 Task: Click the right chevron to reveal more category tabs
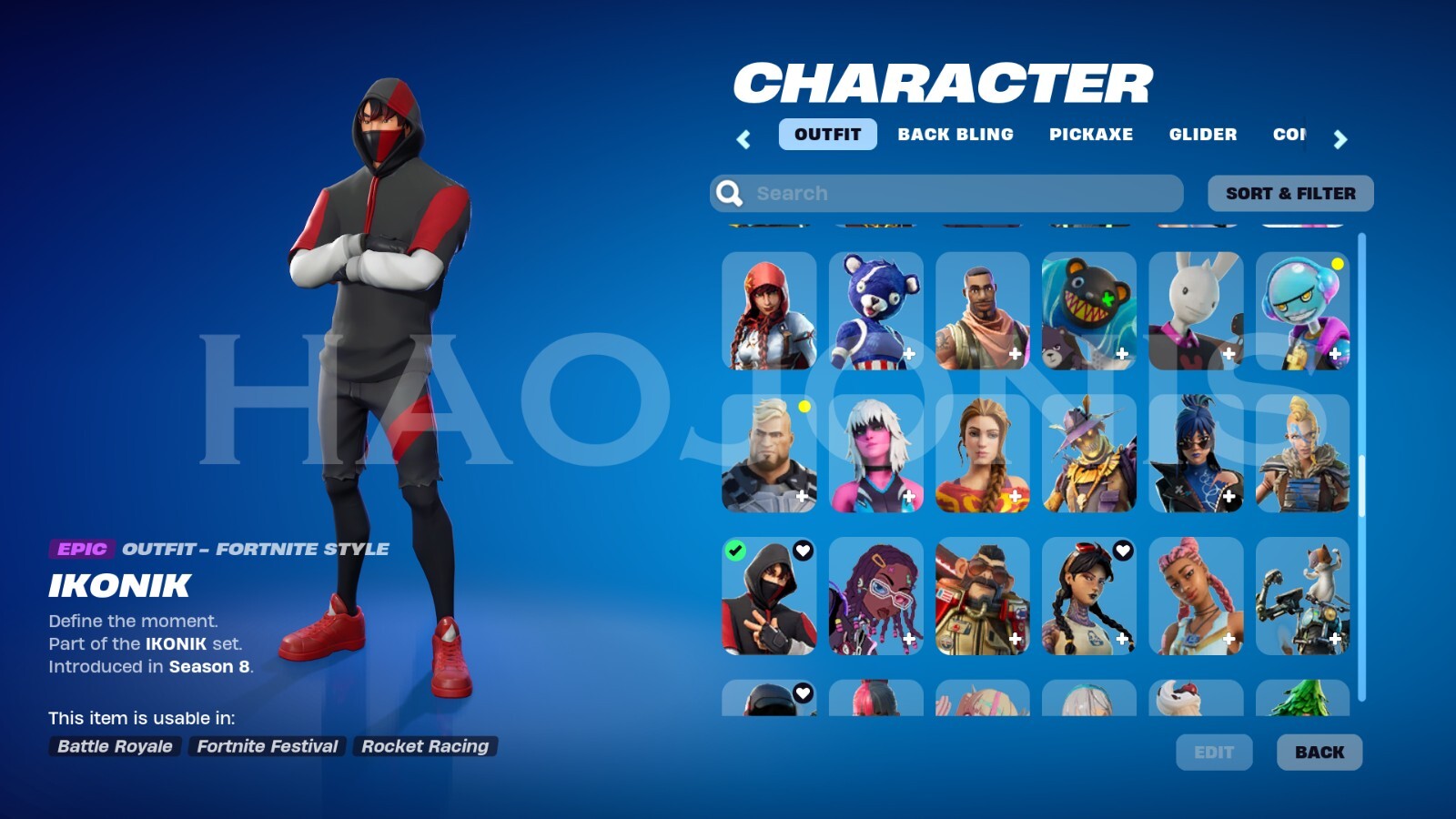[x=1340, y=140]
